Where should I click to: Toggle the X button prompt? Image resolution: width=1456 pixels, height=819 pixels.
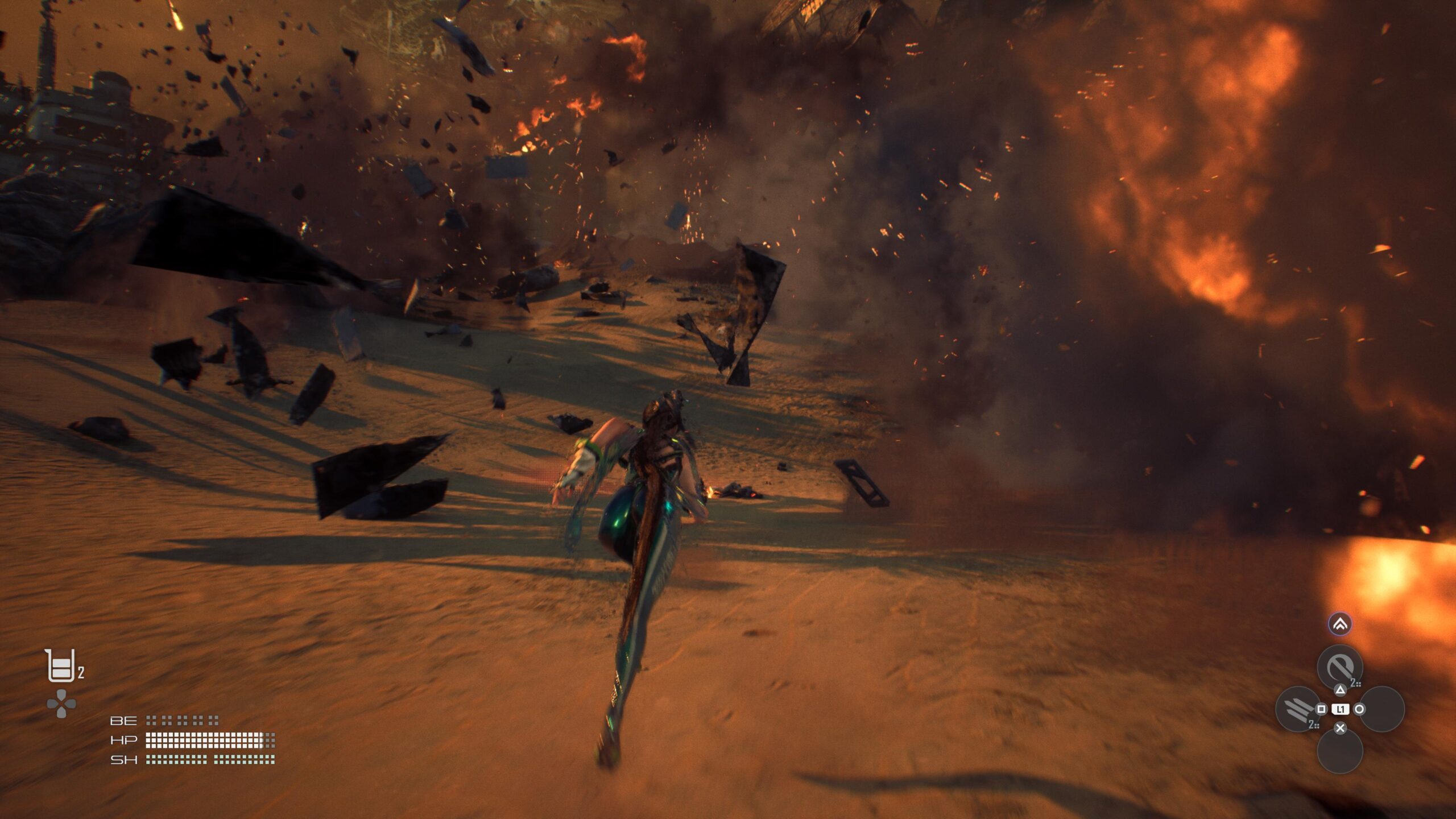(1341, 728)
